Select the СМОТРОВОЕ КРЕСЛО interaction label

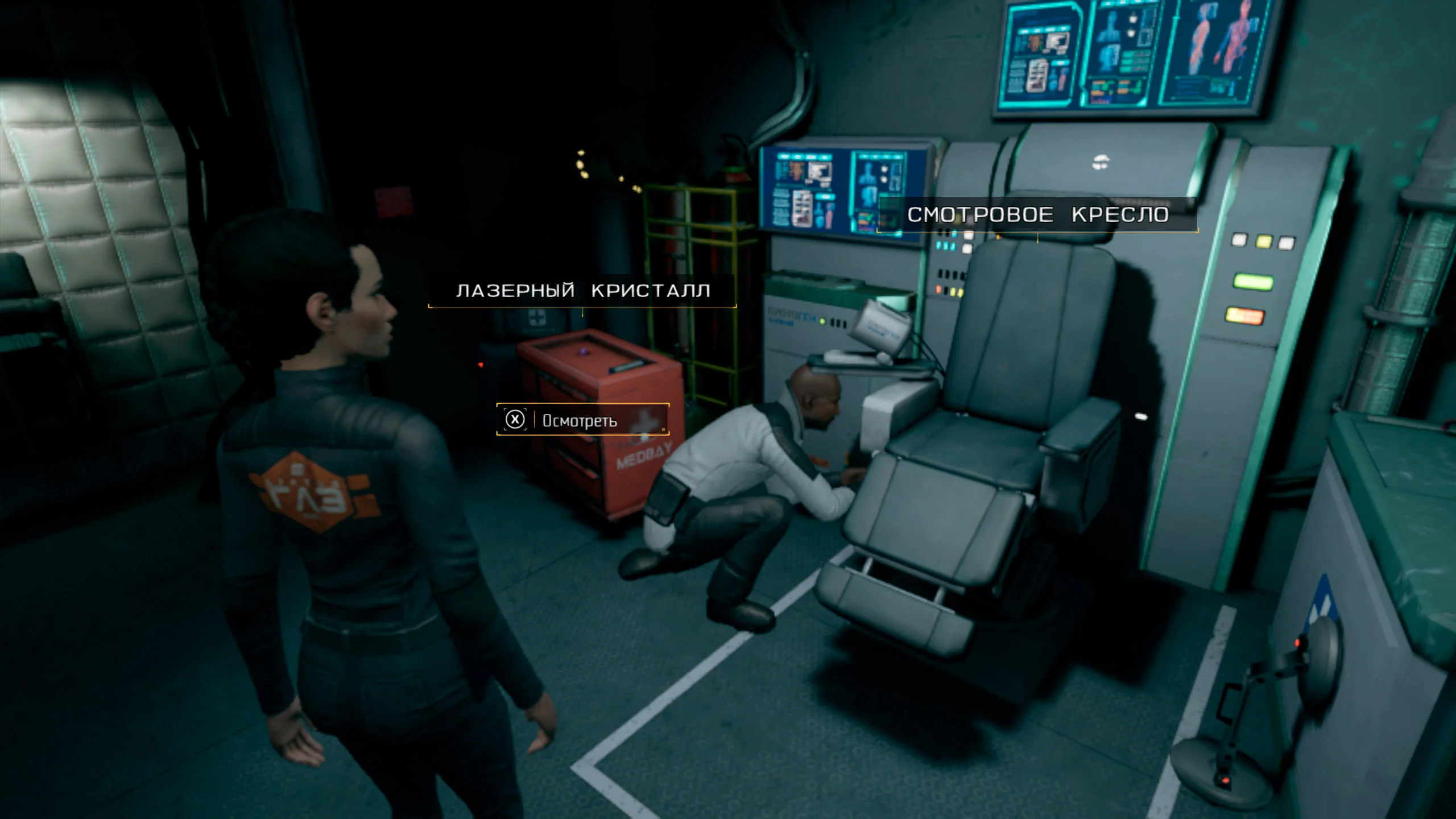[1037, 214]
